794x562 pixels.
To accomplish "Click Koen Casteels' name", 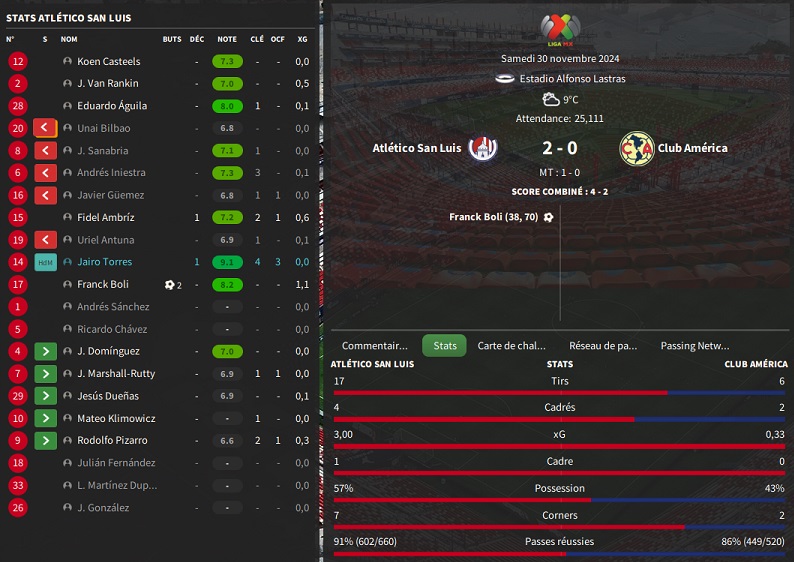I will coord(109,61).
